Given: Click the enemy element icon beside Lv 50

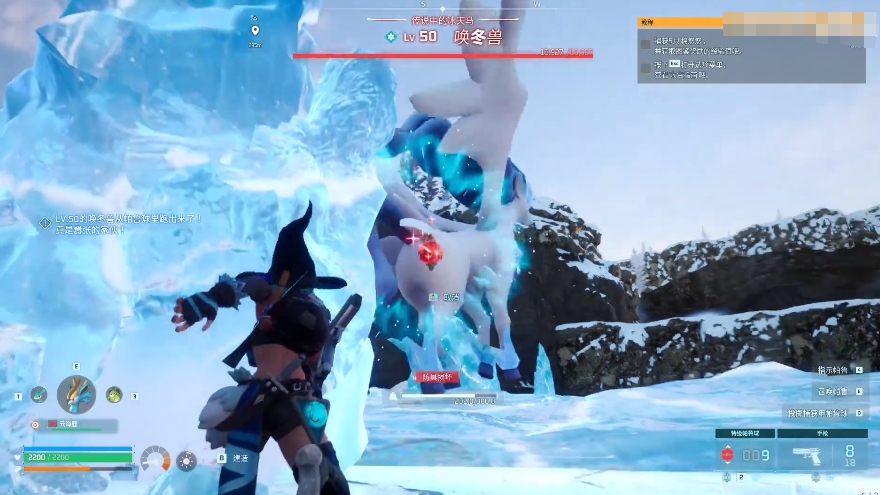Looking at the screenshot, I should click(x=390, y=36).
